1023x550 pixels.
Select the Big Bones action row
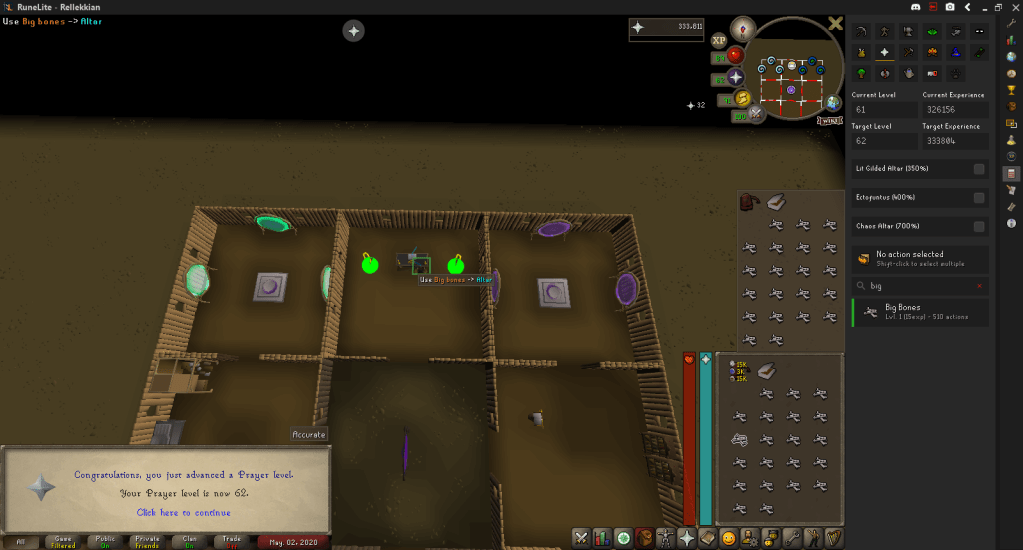click(x=920, y=312)
